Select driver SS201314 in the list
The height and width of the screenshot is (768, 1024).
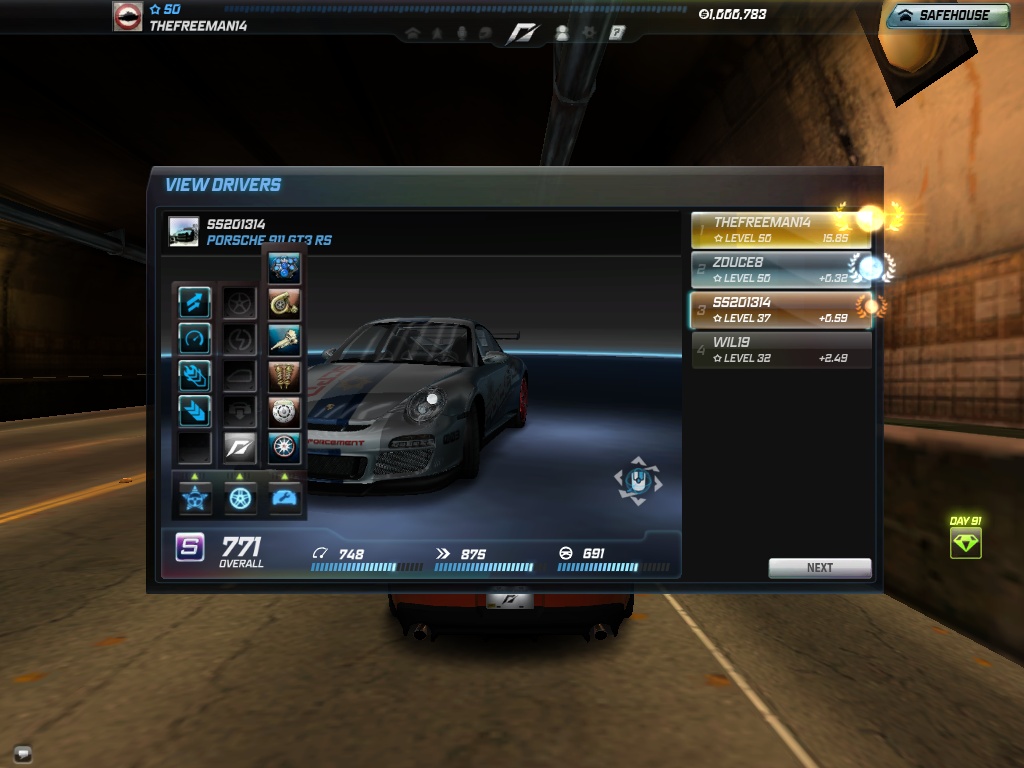[x=780, y=310]
